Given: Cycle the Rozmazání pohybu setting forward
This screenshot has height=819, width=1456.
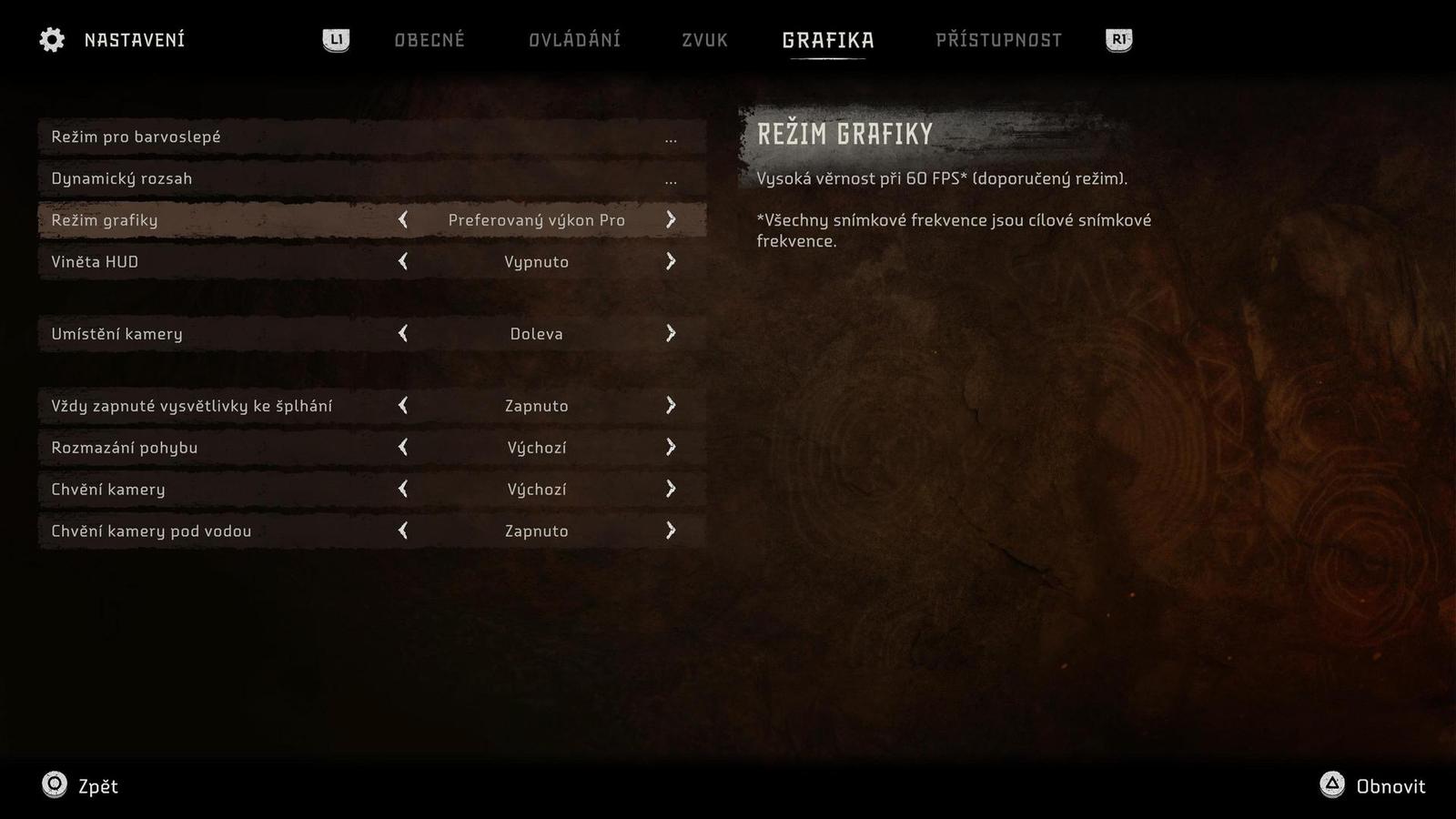Looking at the screenshot, I should (672, 447).
